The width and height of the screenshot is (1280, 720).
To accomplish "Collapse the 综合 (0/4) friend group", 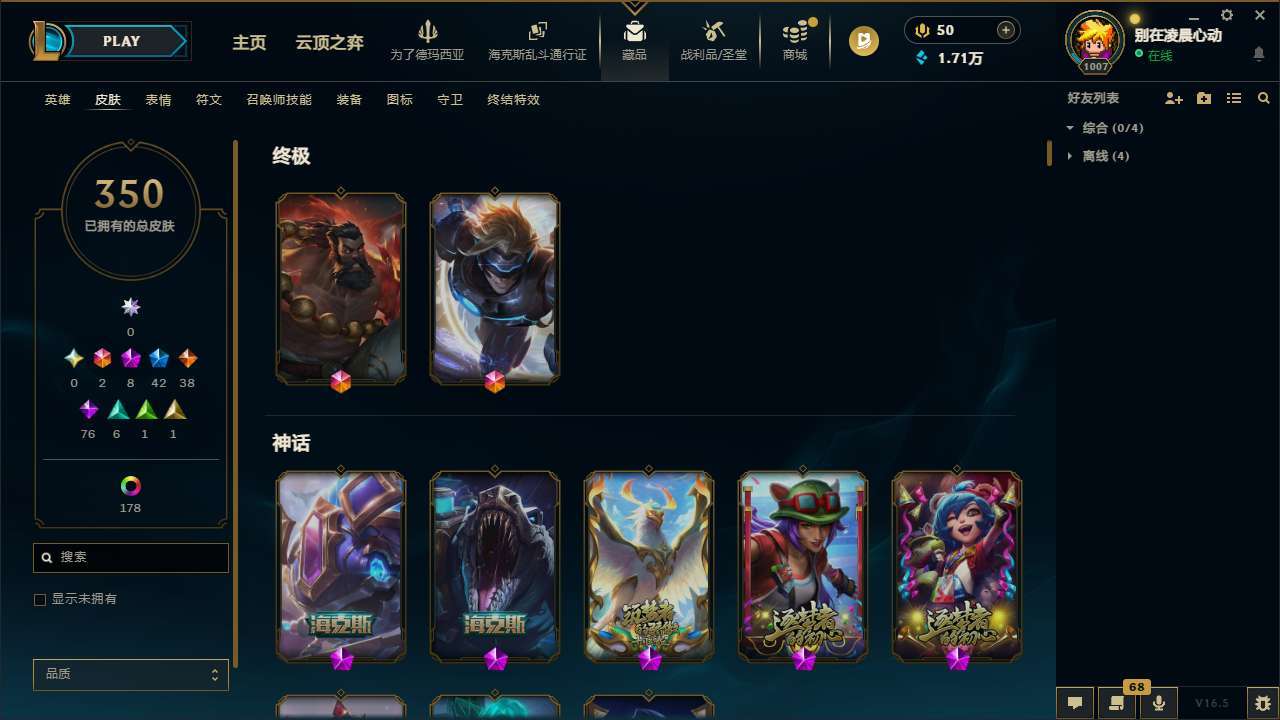I will tap(1071, 128).
